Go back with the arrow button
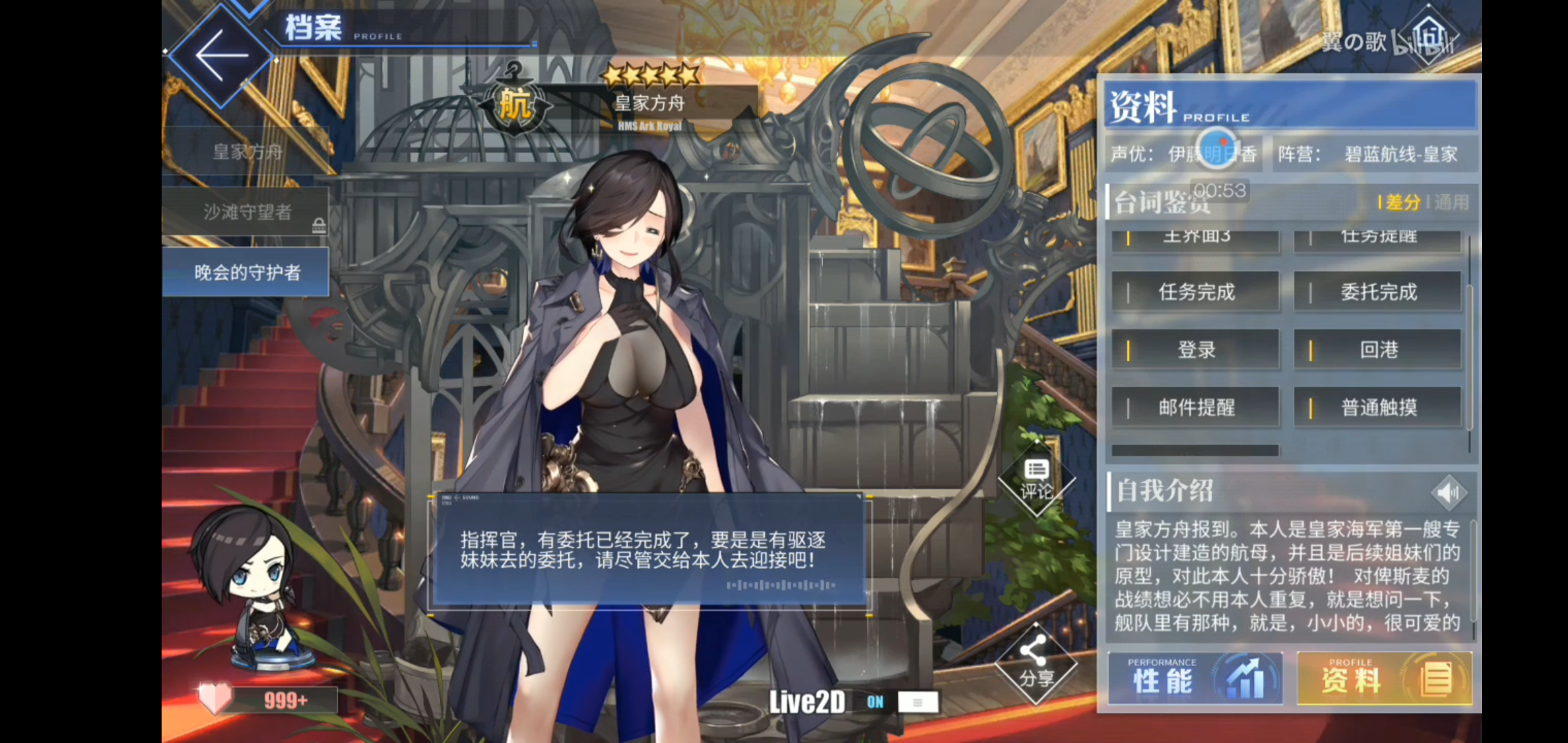 coord(221,56)
